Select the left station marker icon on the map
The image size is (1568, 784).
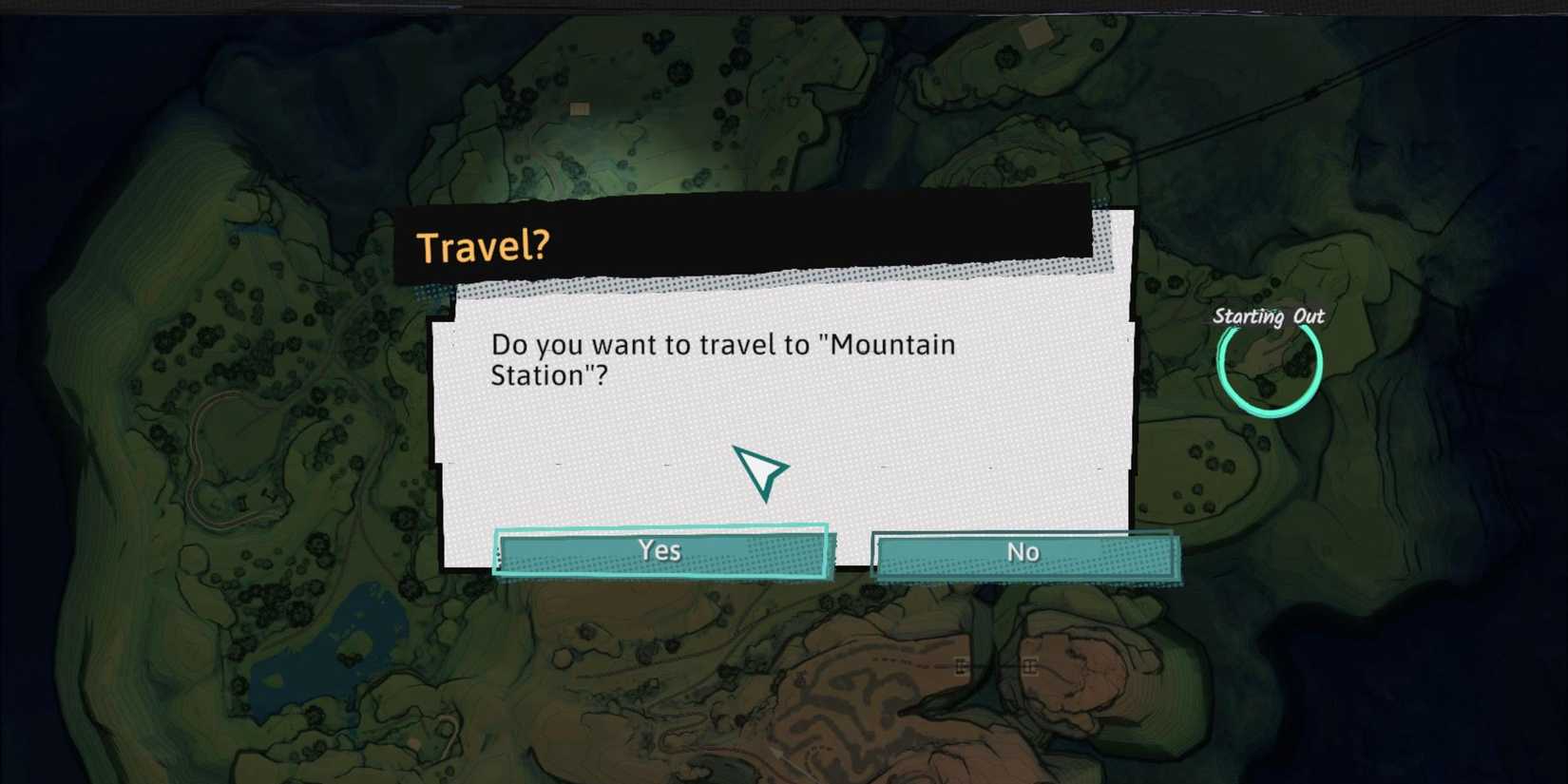click(962, 665)
